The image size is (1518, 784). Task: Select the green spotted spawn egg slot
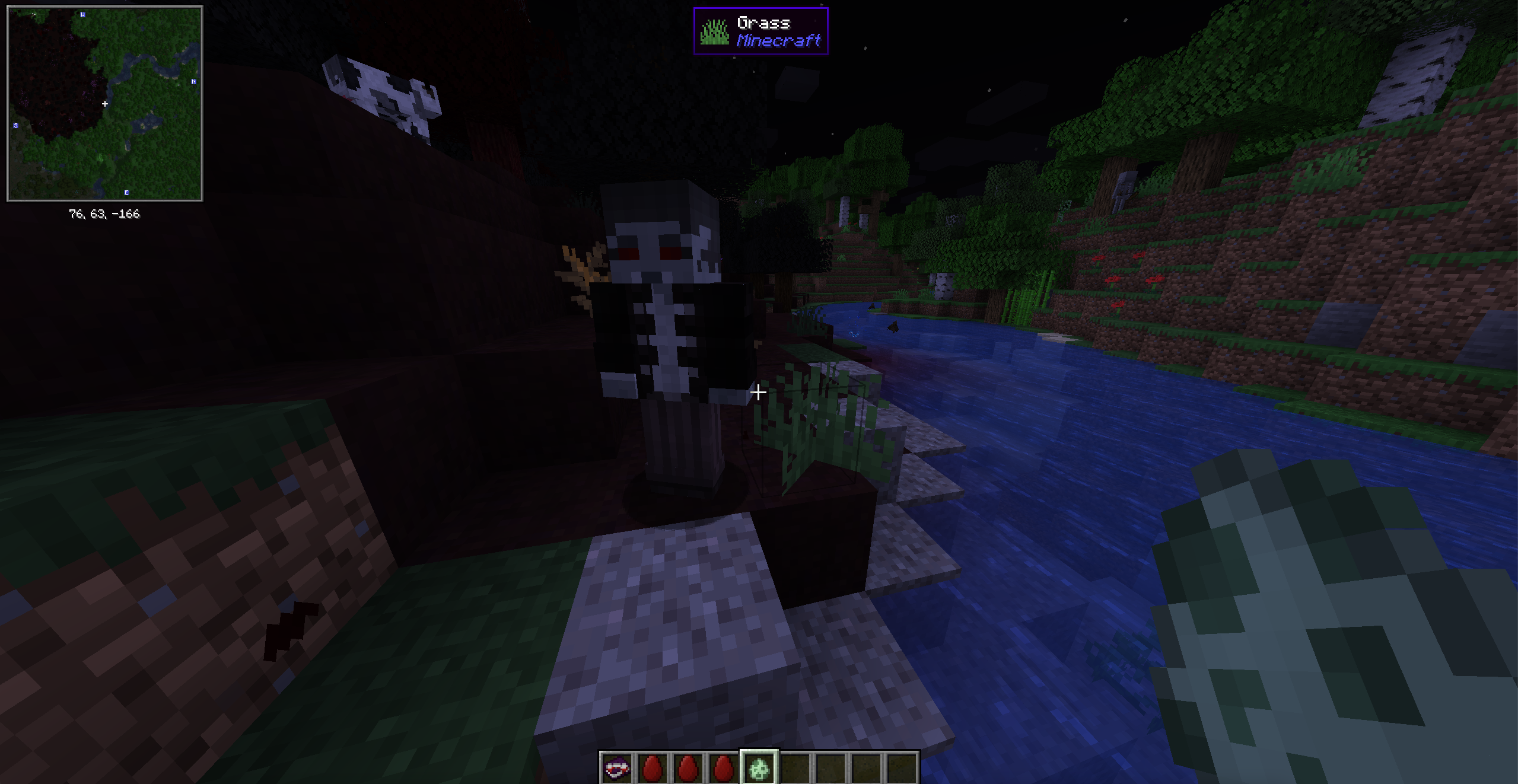(759, 768)
